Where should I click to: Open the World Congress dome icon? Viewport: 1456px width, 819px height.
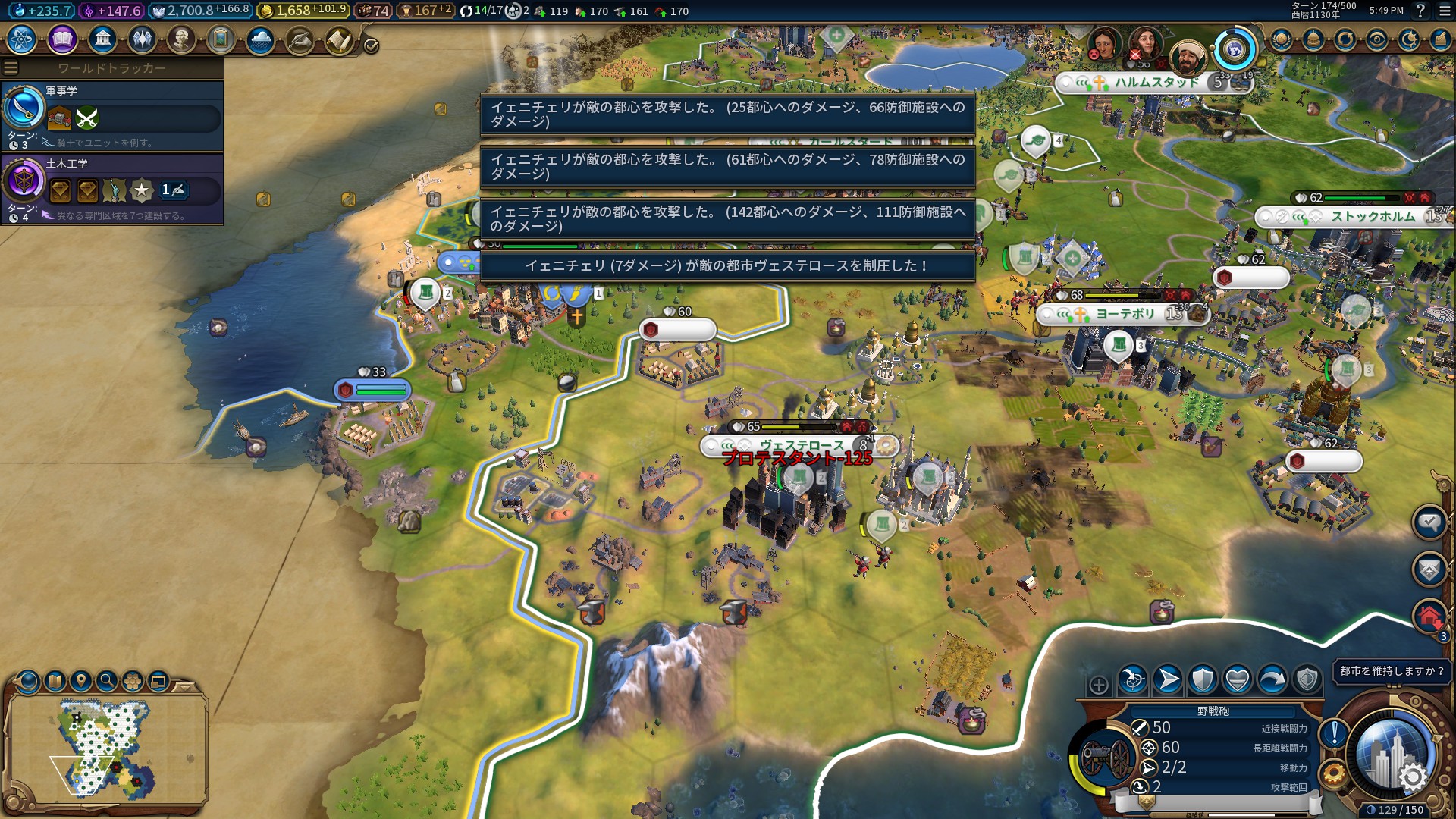coord(1313,39)
